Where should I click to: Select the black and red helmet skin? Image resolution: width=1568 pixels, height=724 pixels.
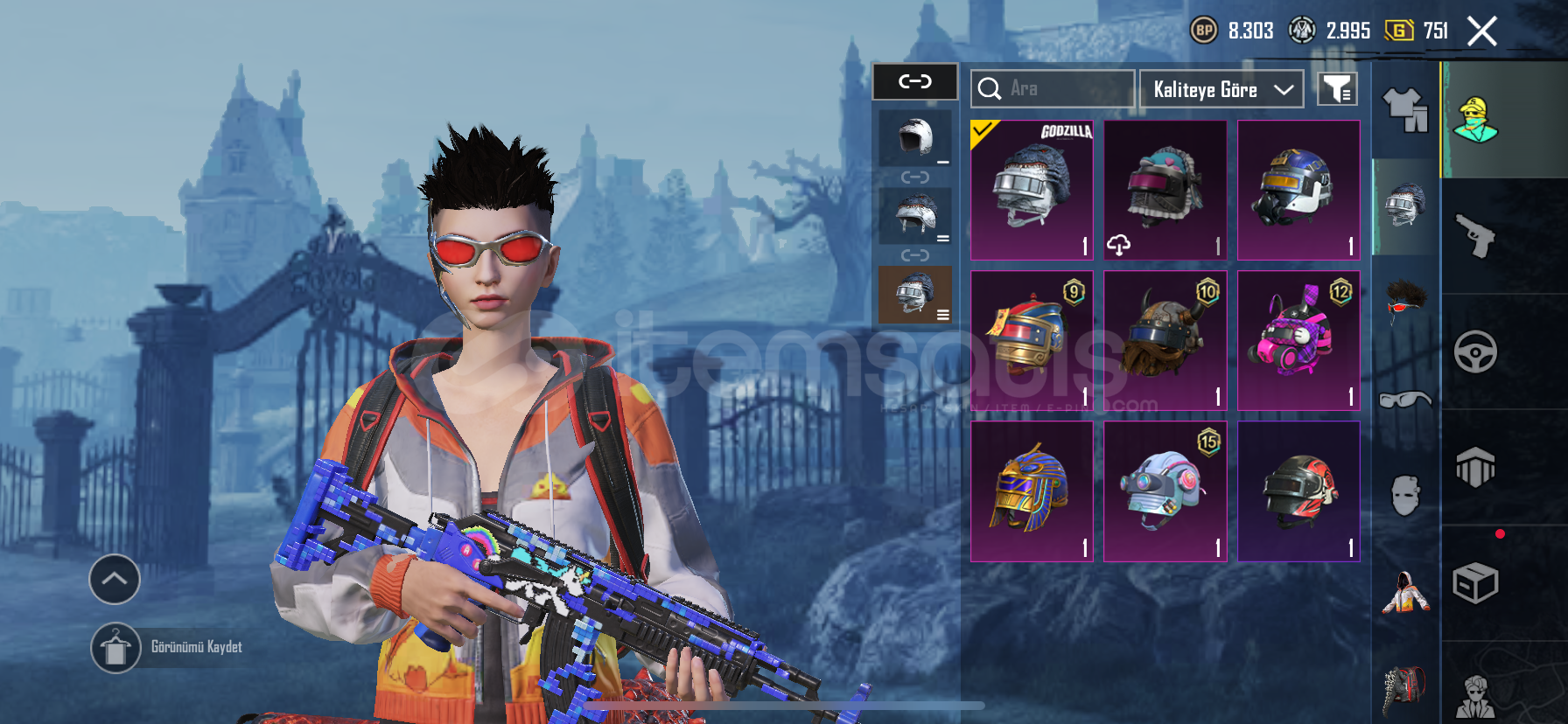[x=1298, y=491]
